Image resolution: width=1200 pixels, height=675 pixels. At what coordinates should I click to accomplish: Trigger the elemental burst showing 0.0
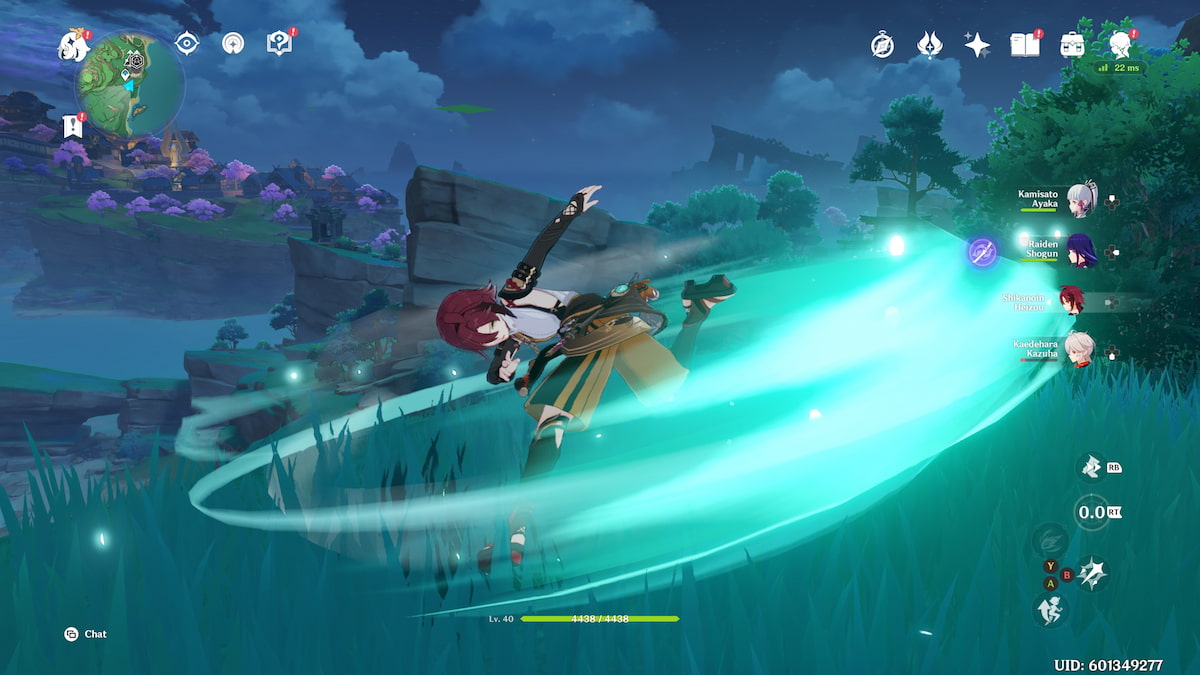click(1091, 512)
